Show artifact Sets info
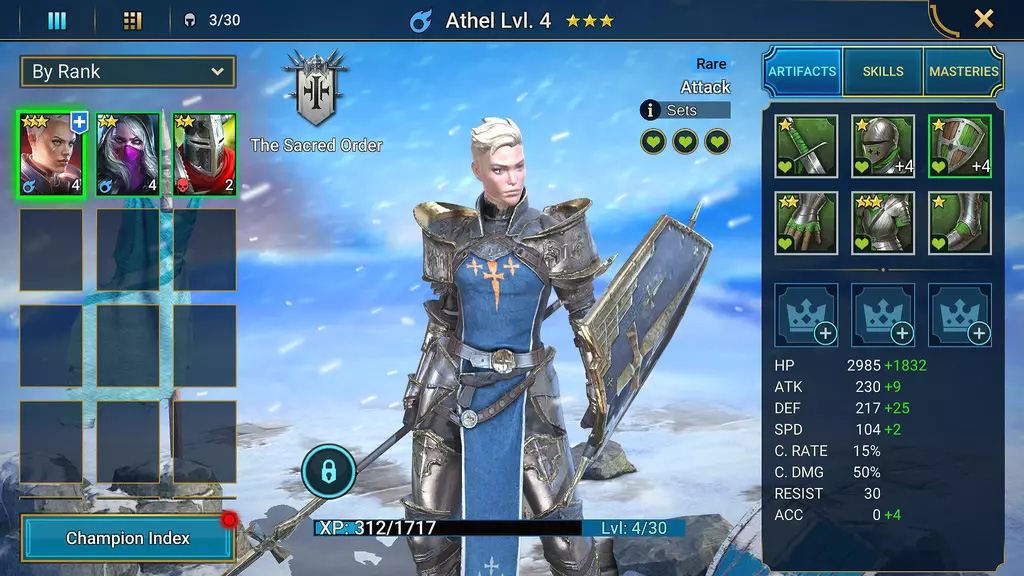 [x=685, y=110]
